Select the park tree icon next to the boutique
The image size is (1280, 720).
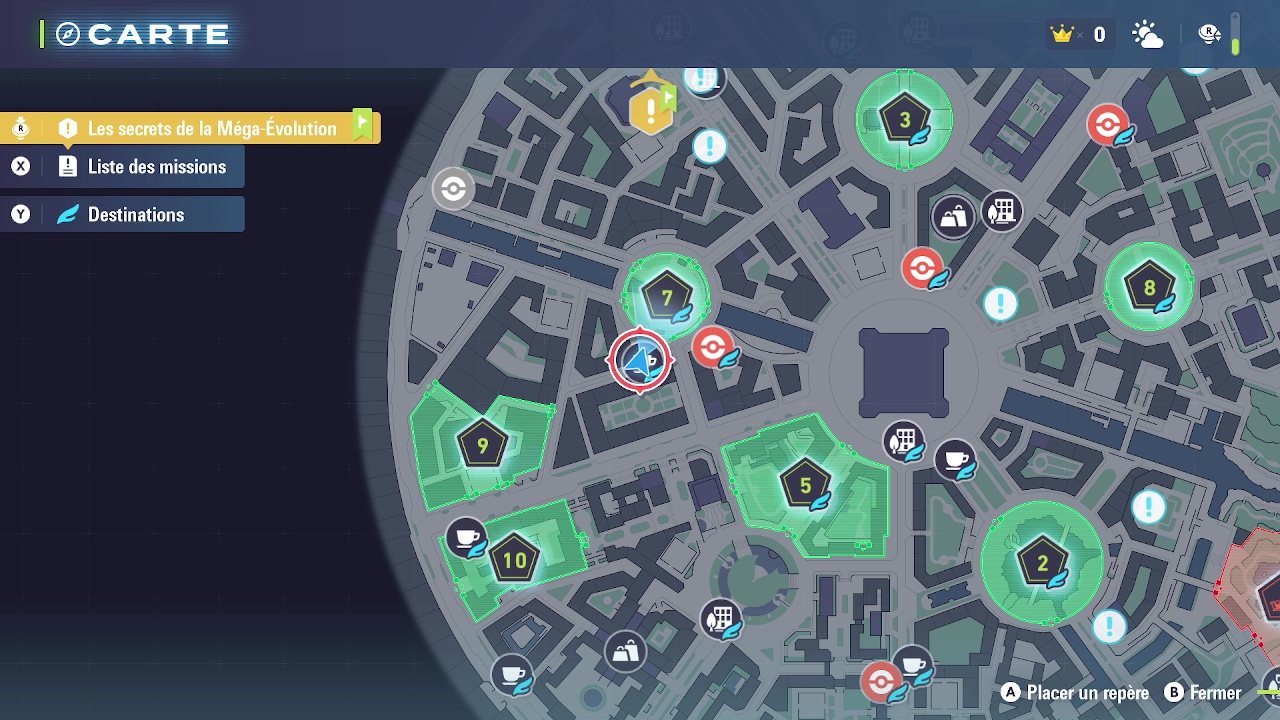1001,212
